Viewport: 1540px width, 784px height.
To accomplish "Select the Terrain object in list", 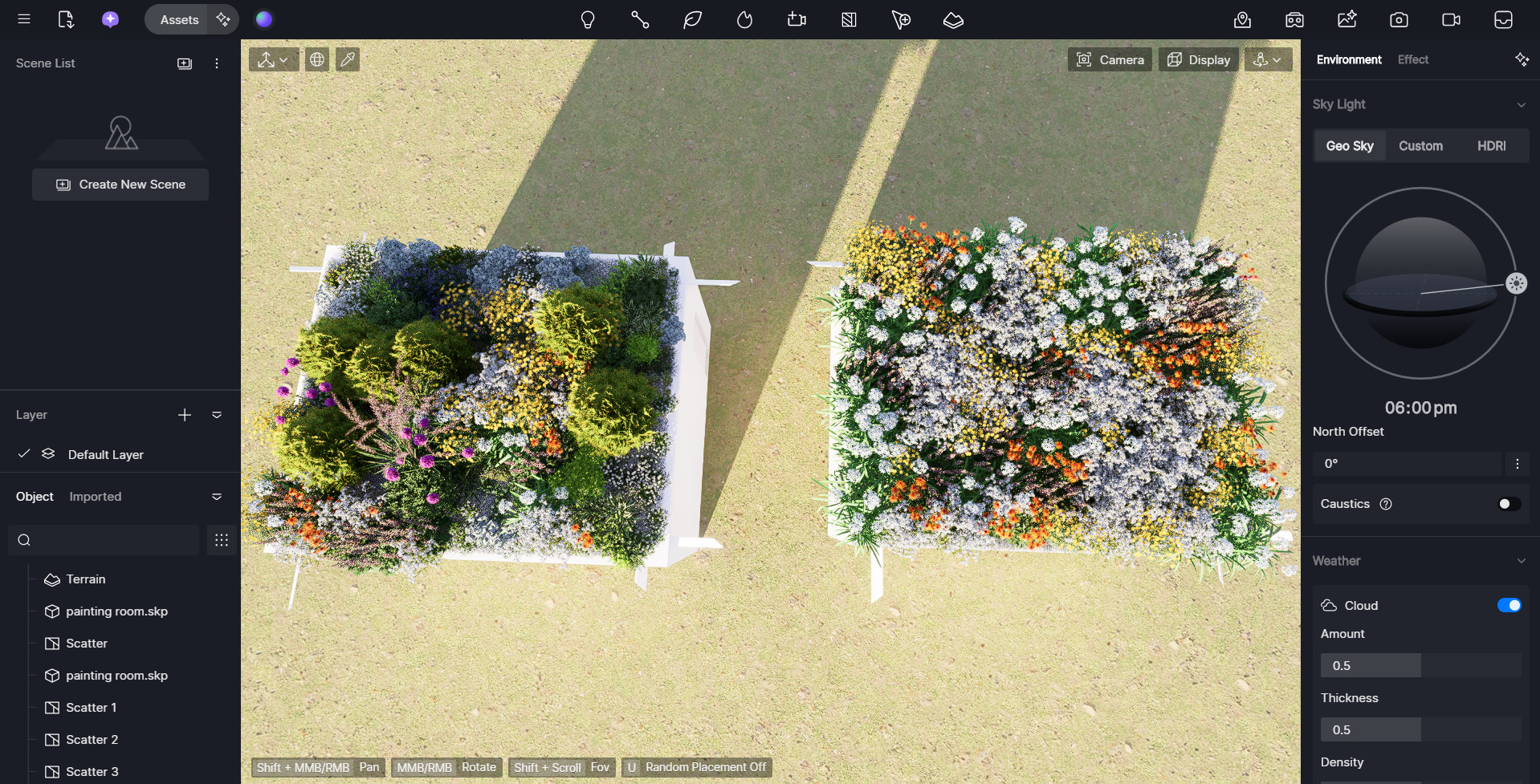I will [x=86, y=579].
